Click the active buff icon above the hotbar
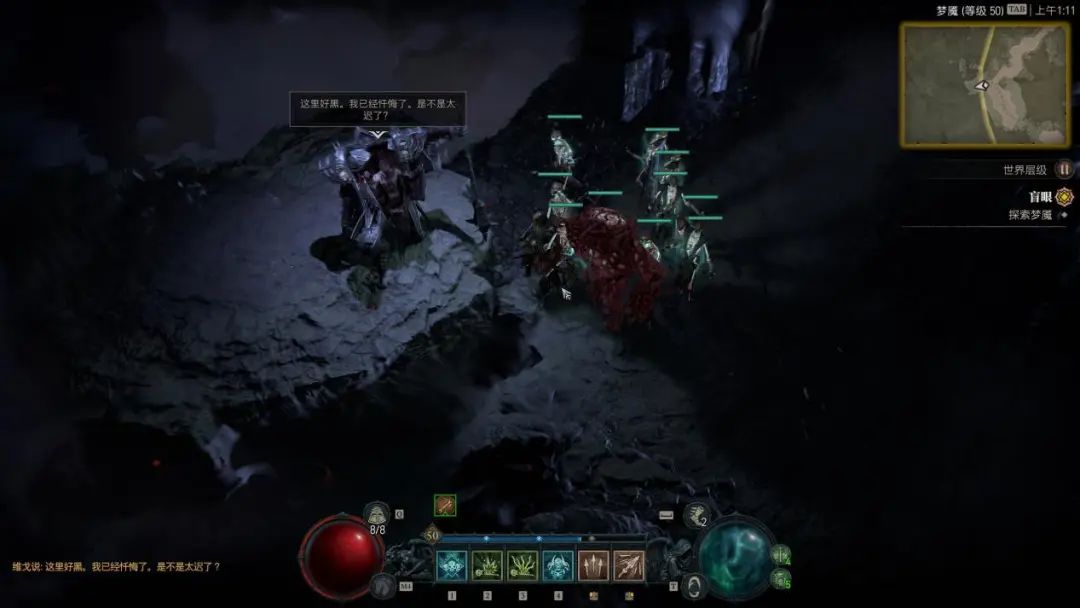The width and height of the screenshot is (1080, 608). tap(445, 506)
